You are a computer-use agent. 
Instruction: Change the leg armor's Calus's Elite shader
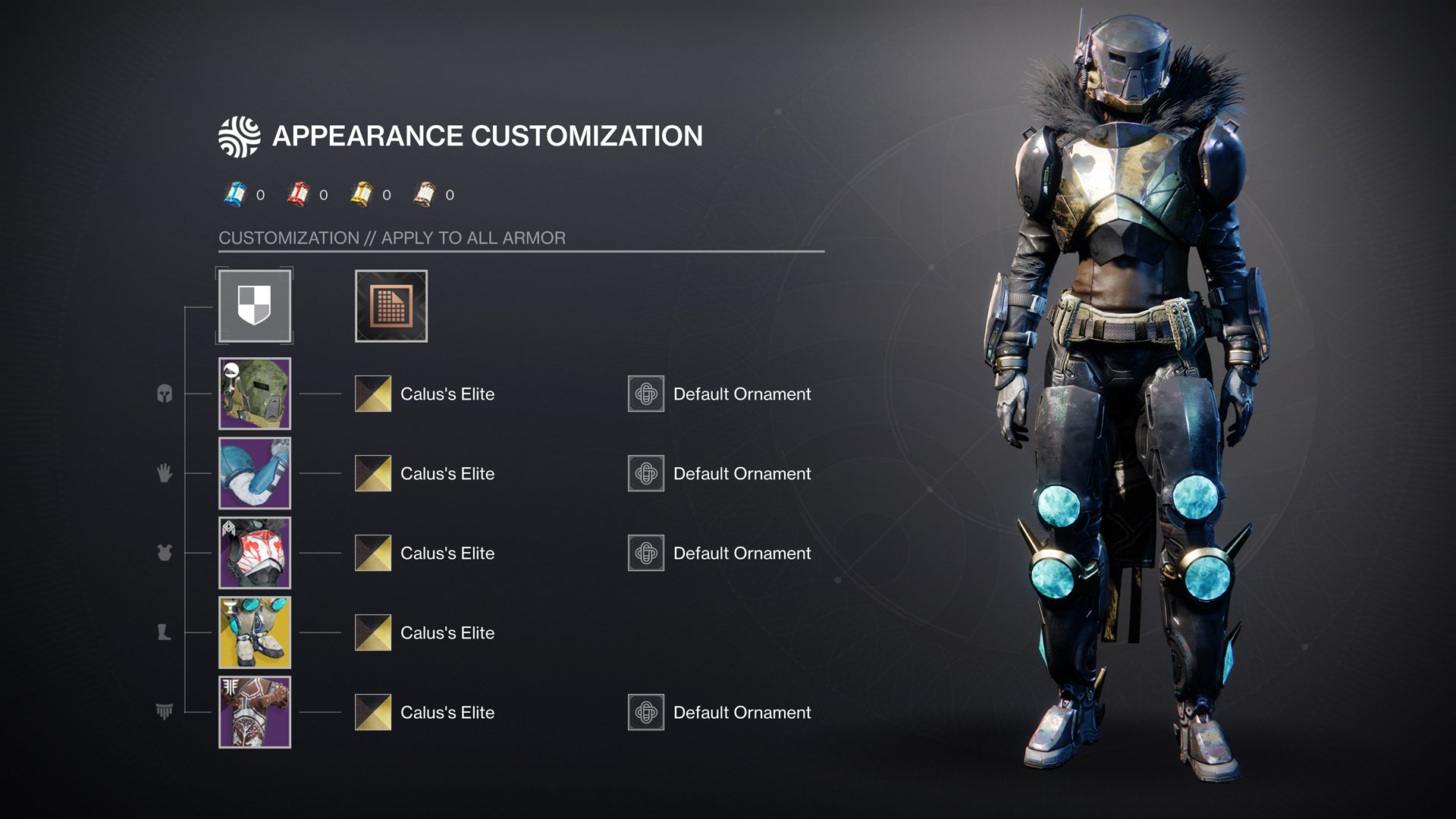point(373,632)
